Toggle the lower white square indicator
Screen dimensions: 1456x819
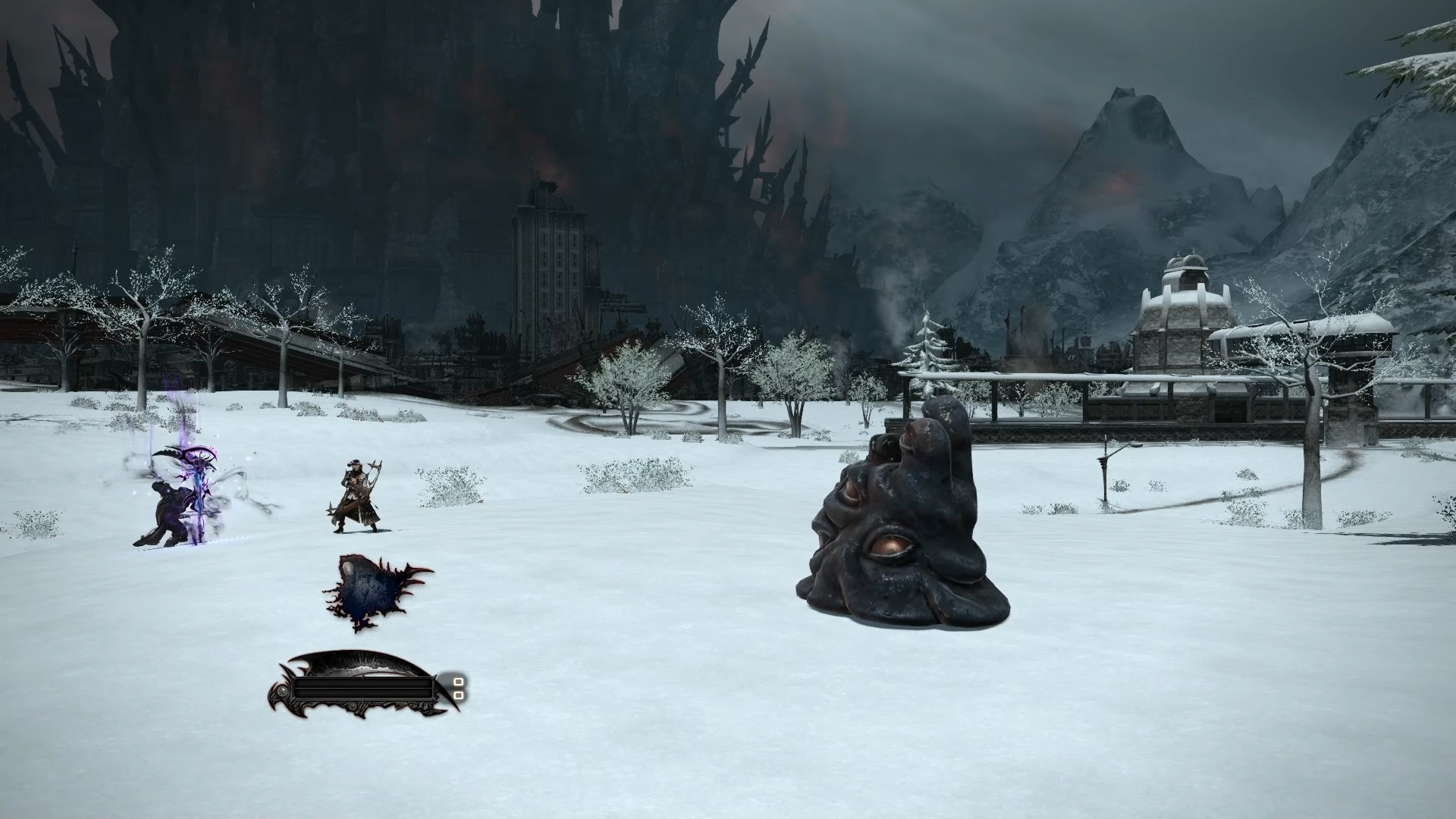click(460, 696)
